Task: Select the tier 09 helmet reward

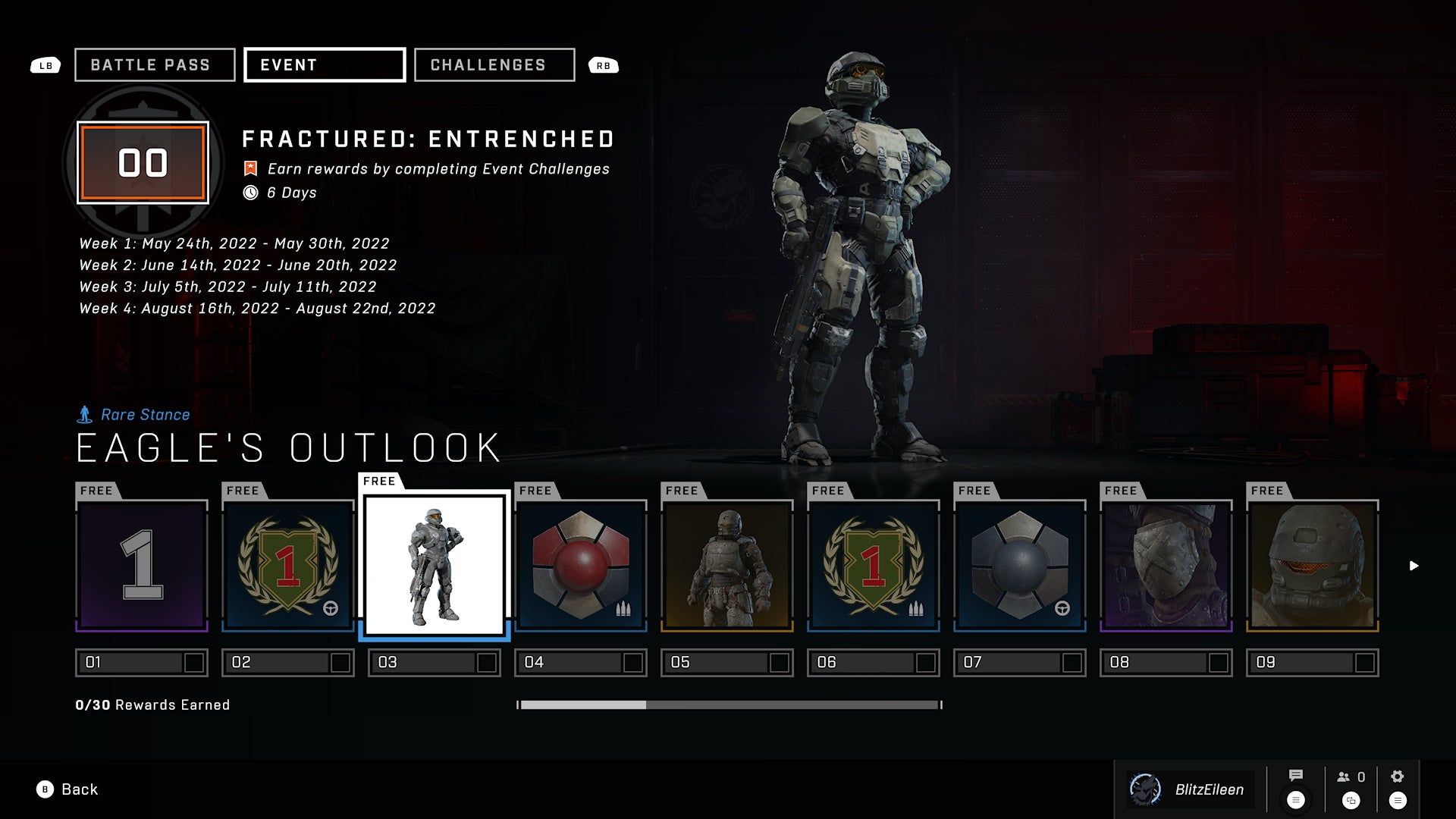Action: point(1313,566)
